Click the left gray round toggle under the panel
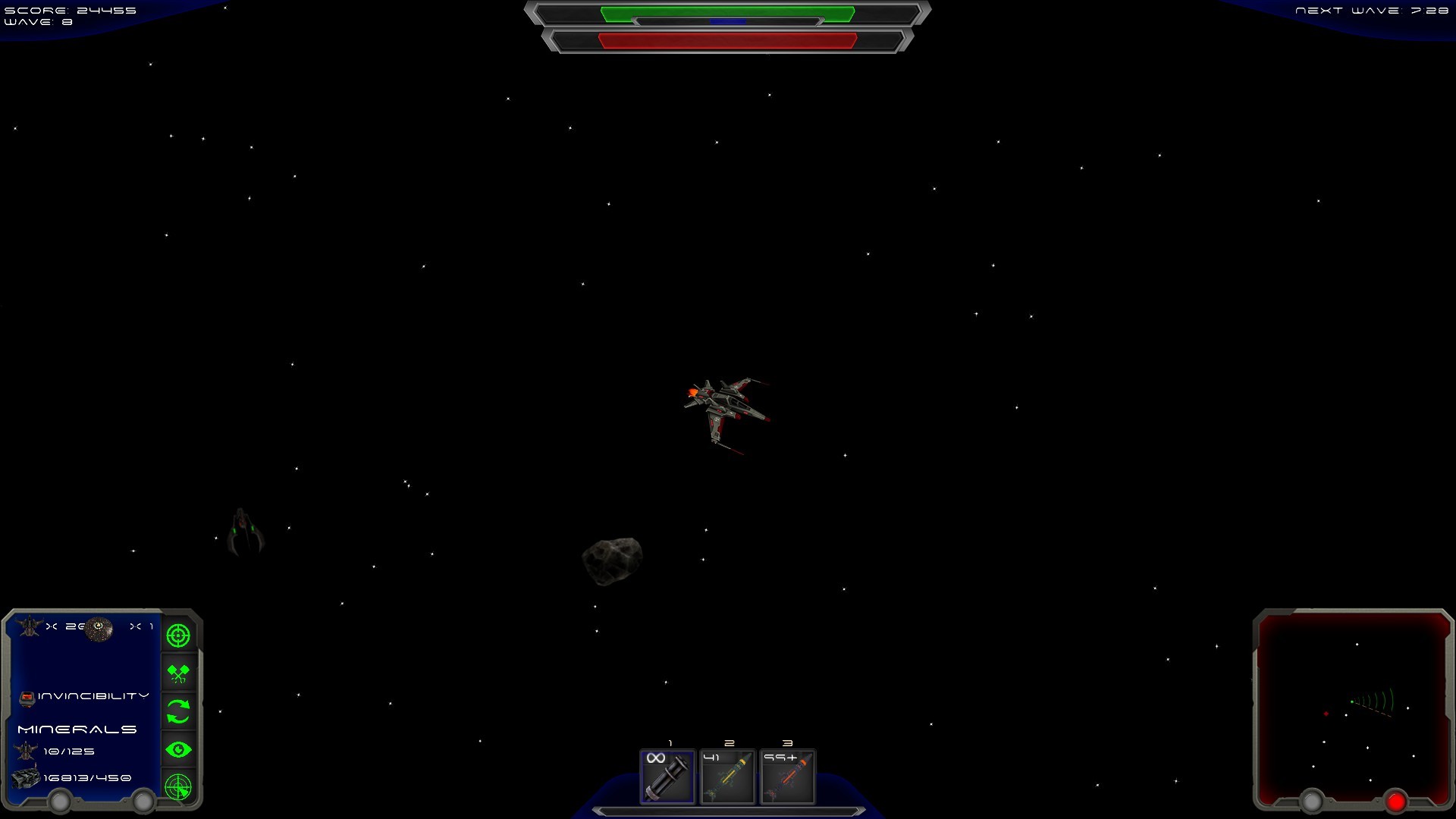Viewport: 1456px width, 819px height. [59, 799]
